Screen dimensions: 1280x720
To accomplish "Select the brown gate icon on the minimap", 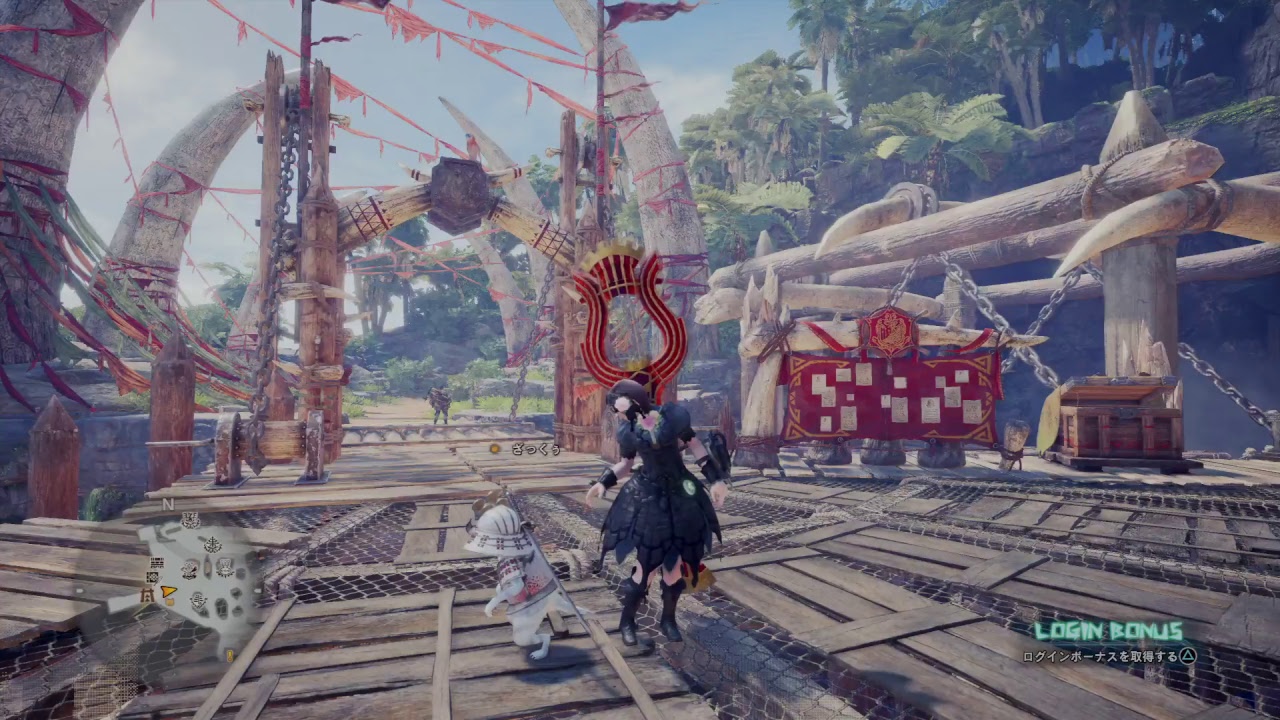I will click(147, 594).
